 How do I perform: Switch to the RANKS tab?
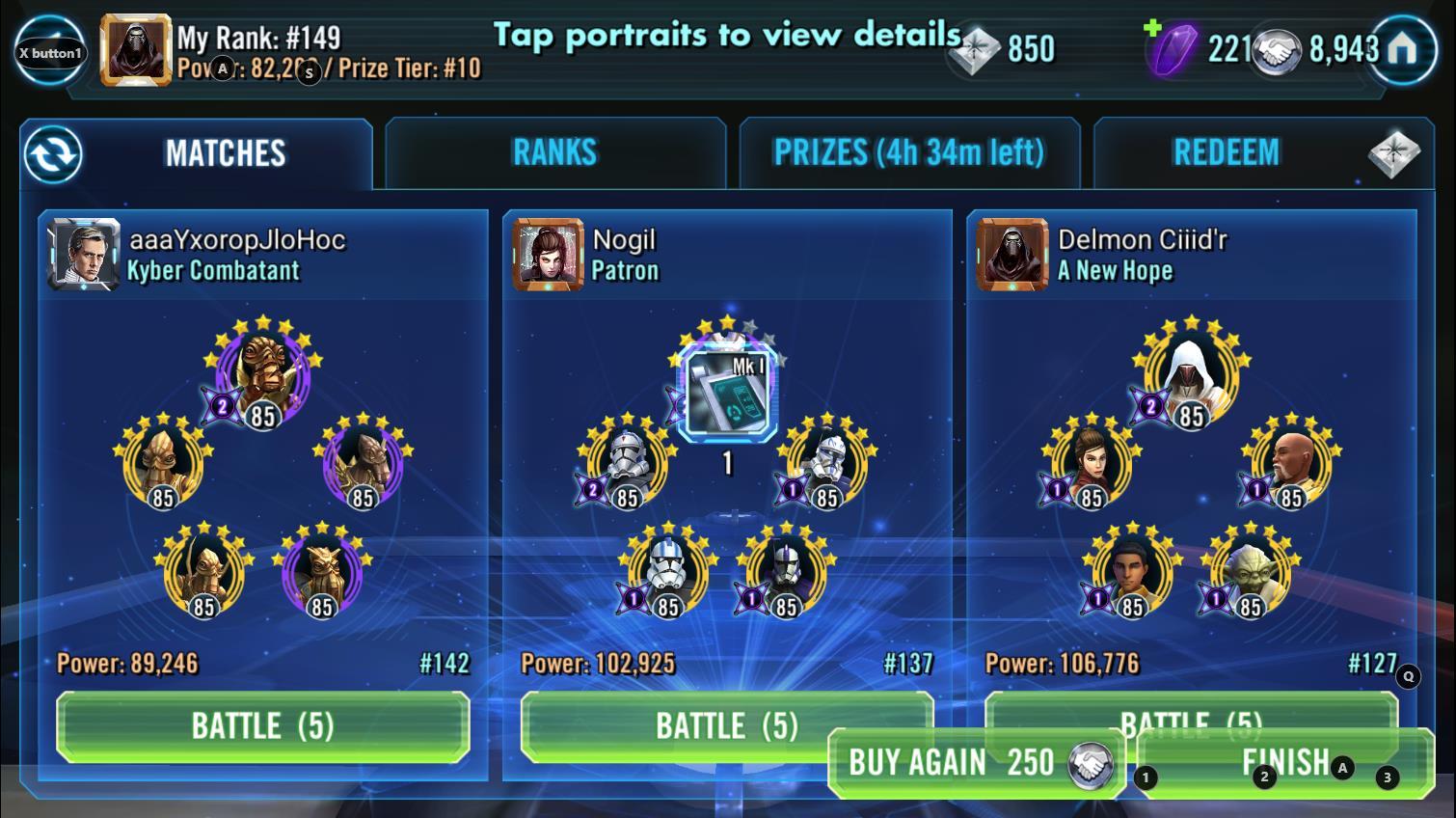point(554,151)
